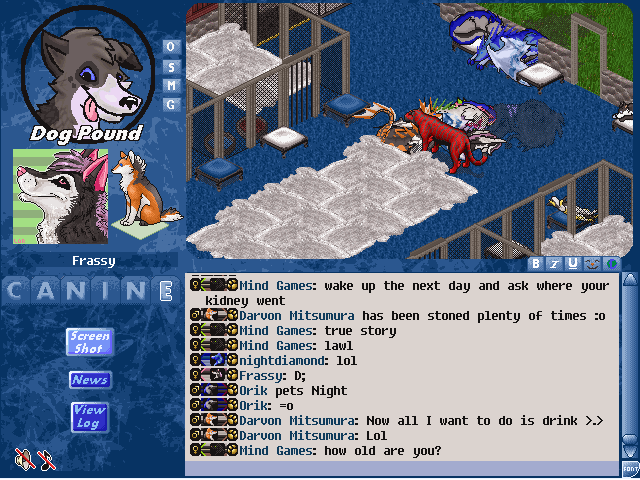Toggle the muted sound speaker icon
This screenshot has width=640, height=480.
[24, 459]
